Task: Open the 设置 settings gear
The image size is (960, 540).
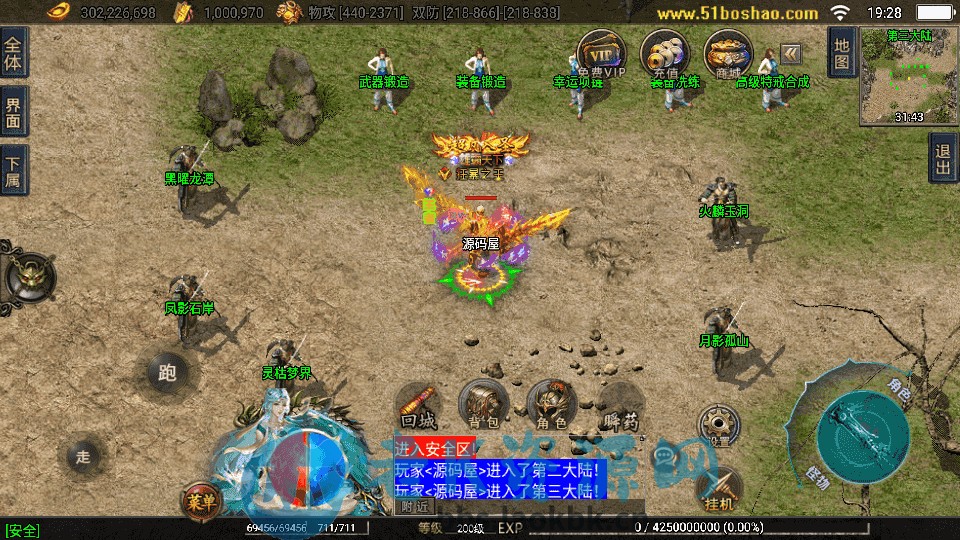Action: coord(717,424)
